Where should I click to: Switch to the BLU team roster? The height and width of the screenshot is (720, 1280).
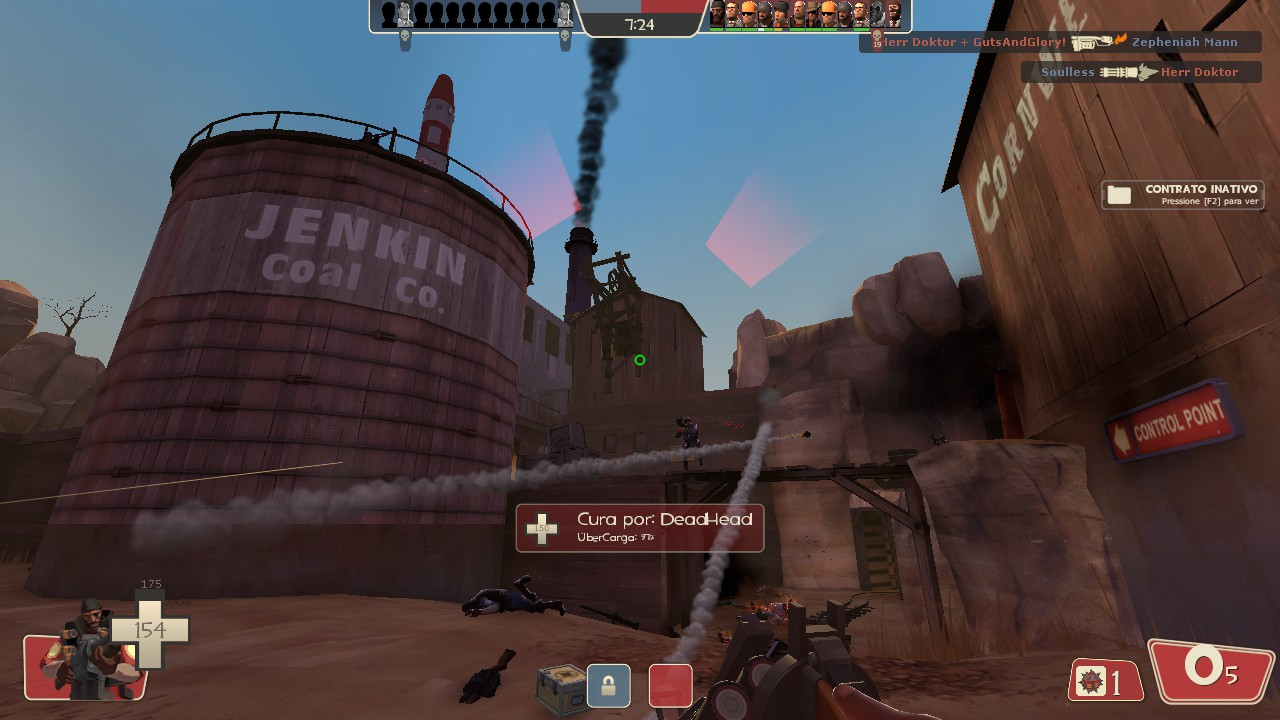pyautogui.click(x=470, y=15)
